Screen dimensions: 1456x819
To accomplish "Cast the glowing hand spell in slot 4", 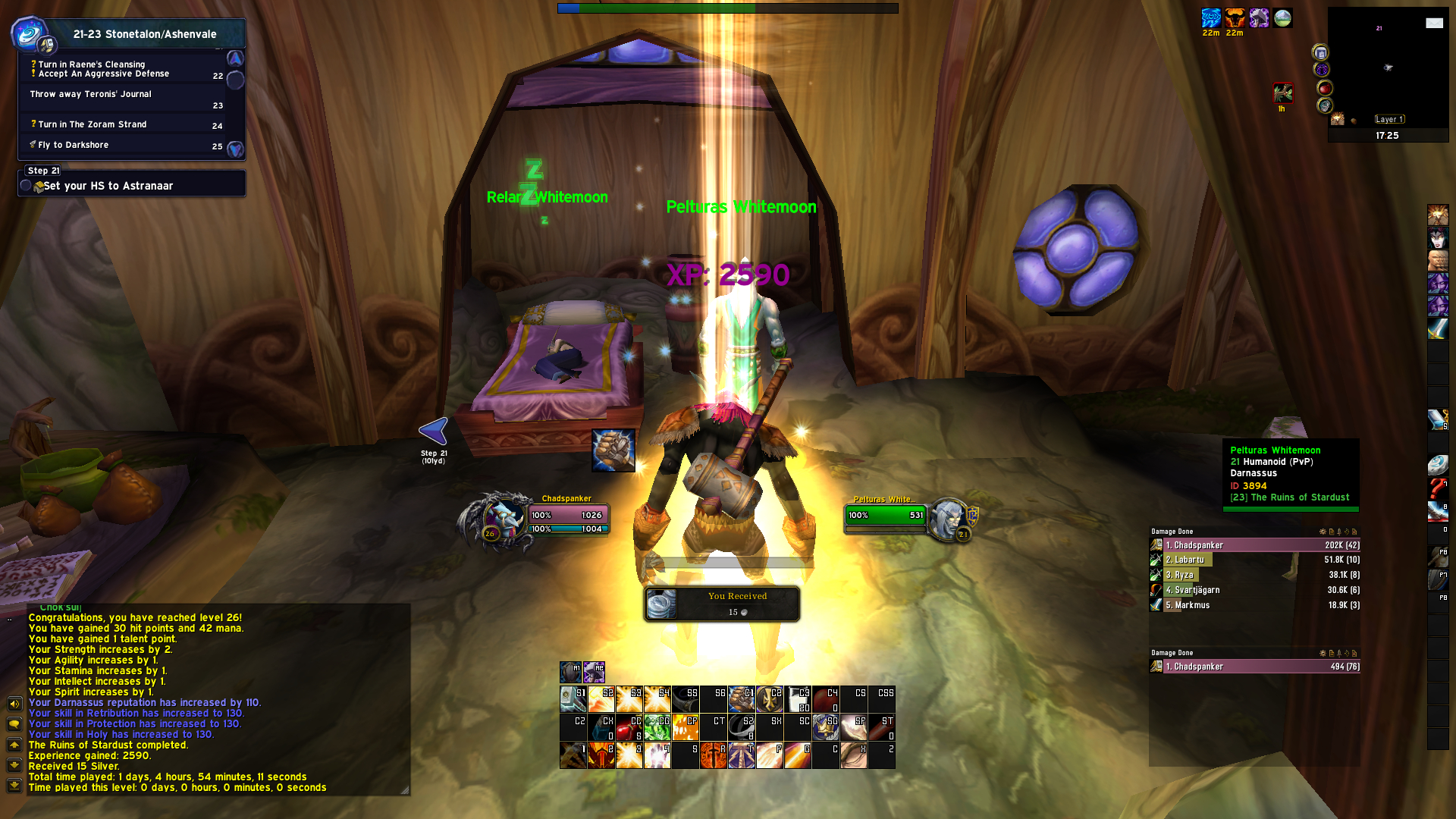I will pos(657,755).
